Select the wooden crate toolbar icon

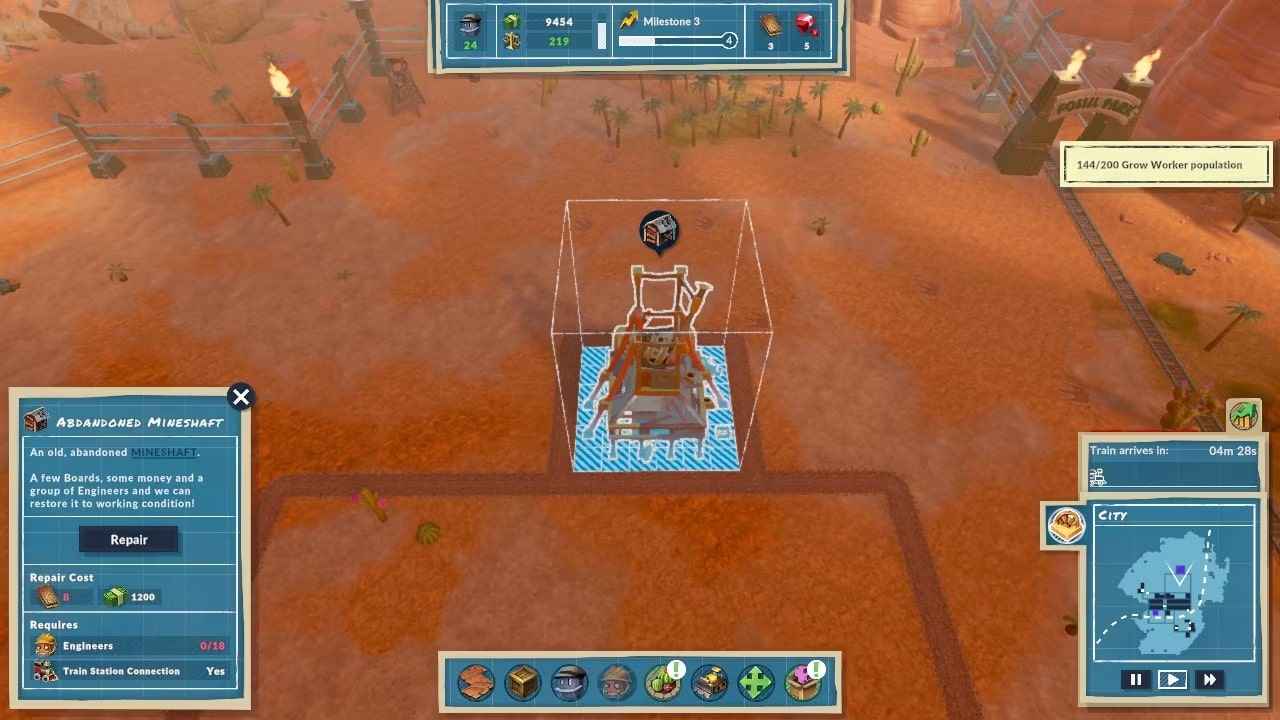click(x=523, y=682)
